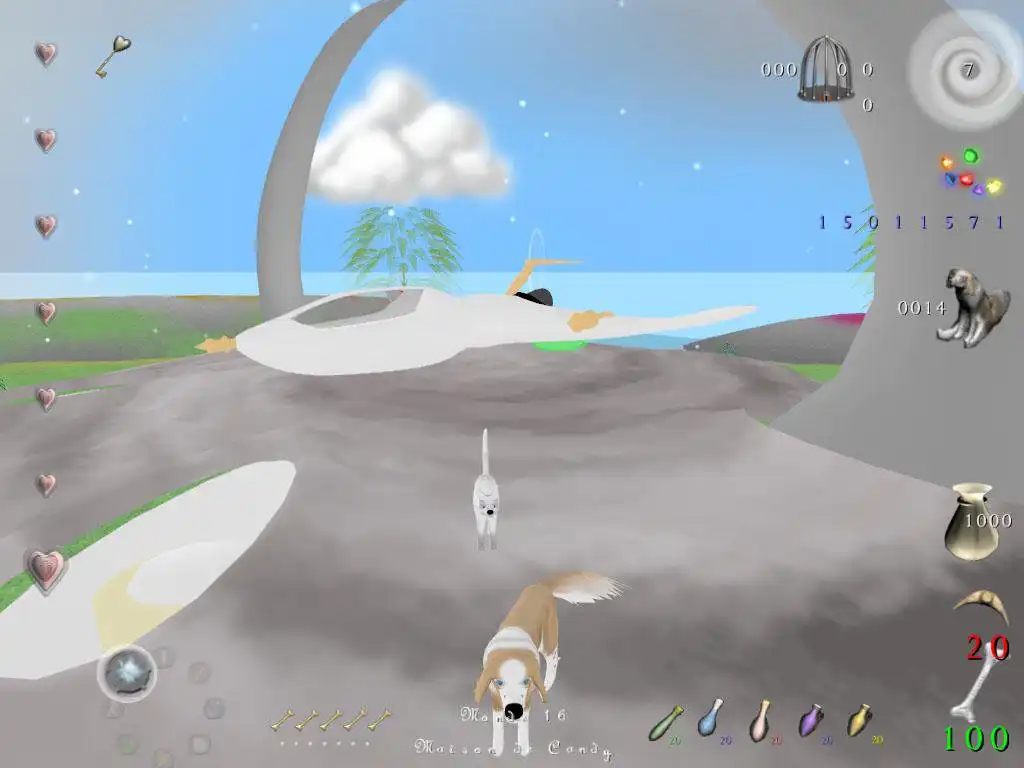Pick the yellow potion jar
The image size is (1024, 768).
tap(859, 720)
